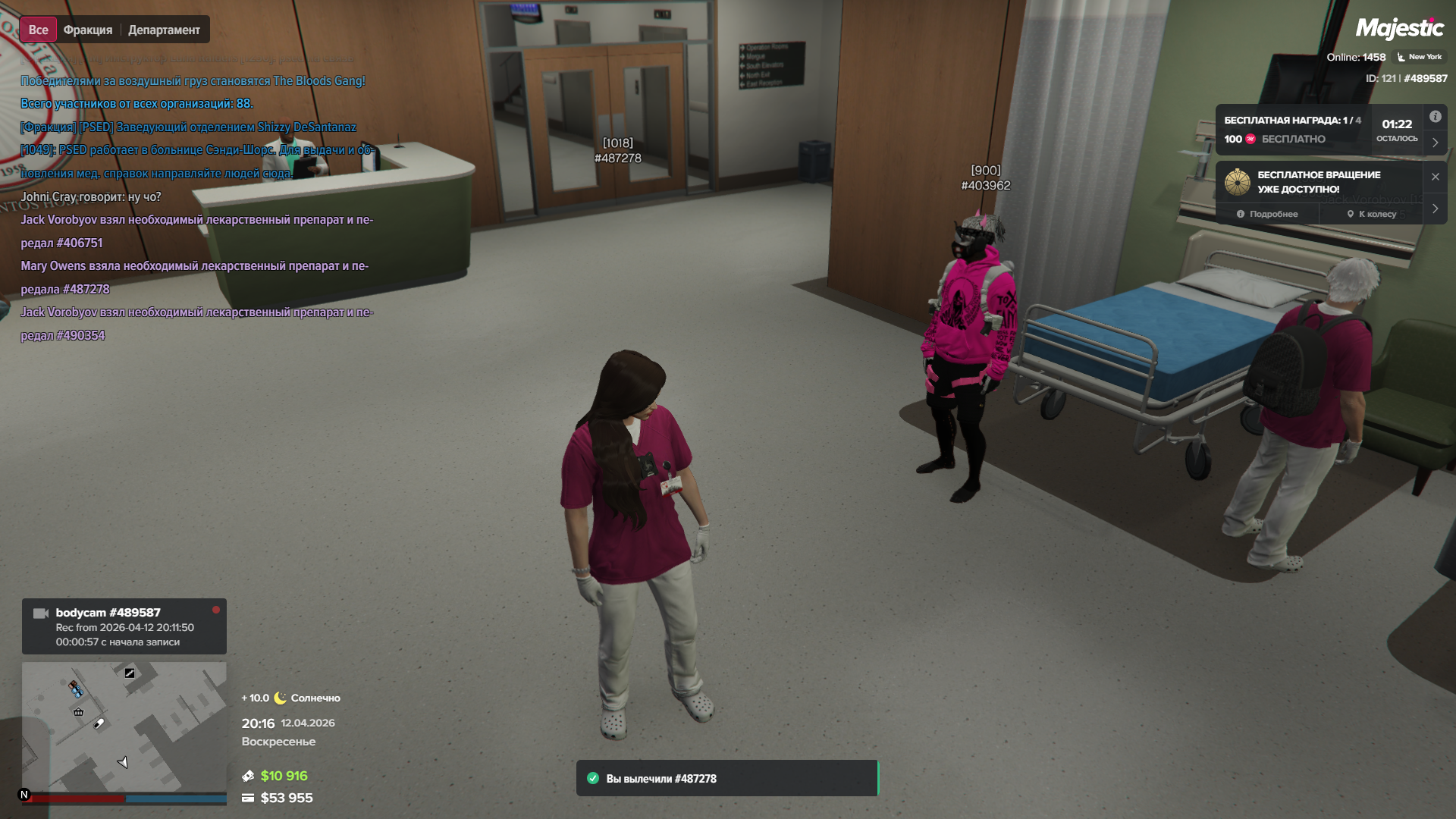Click the healed patient notification
Viewport: 1456px width, 819px height.
(x=726, y=778)
